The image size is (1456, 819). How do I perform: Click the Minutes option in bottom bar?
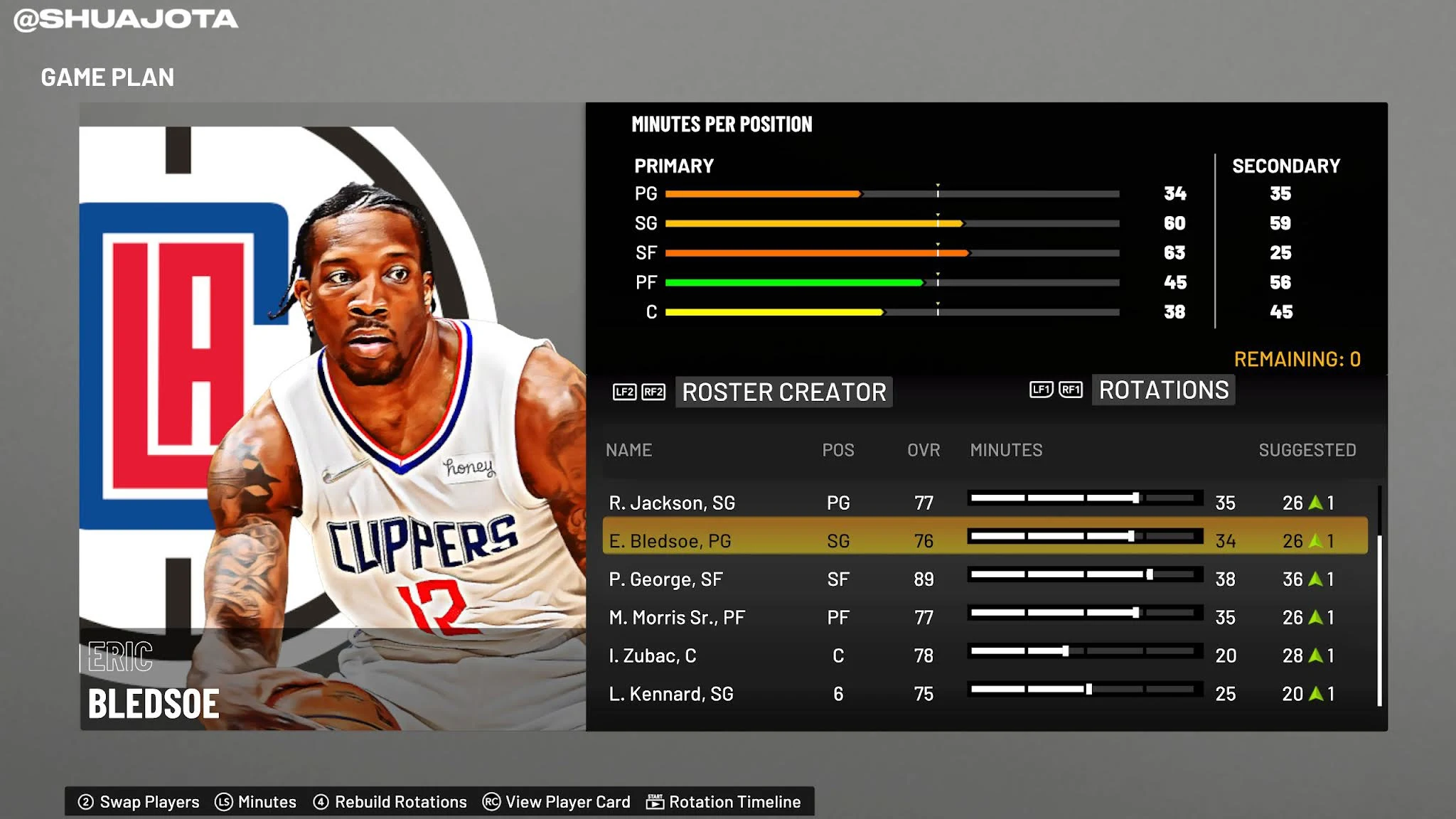(256, 802)
